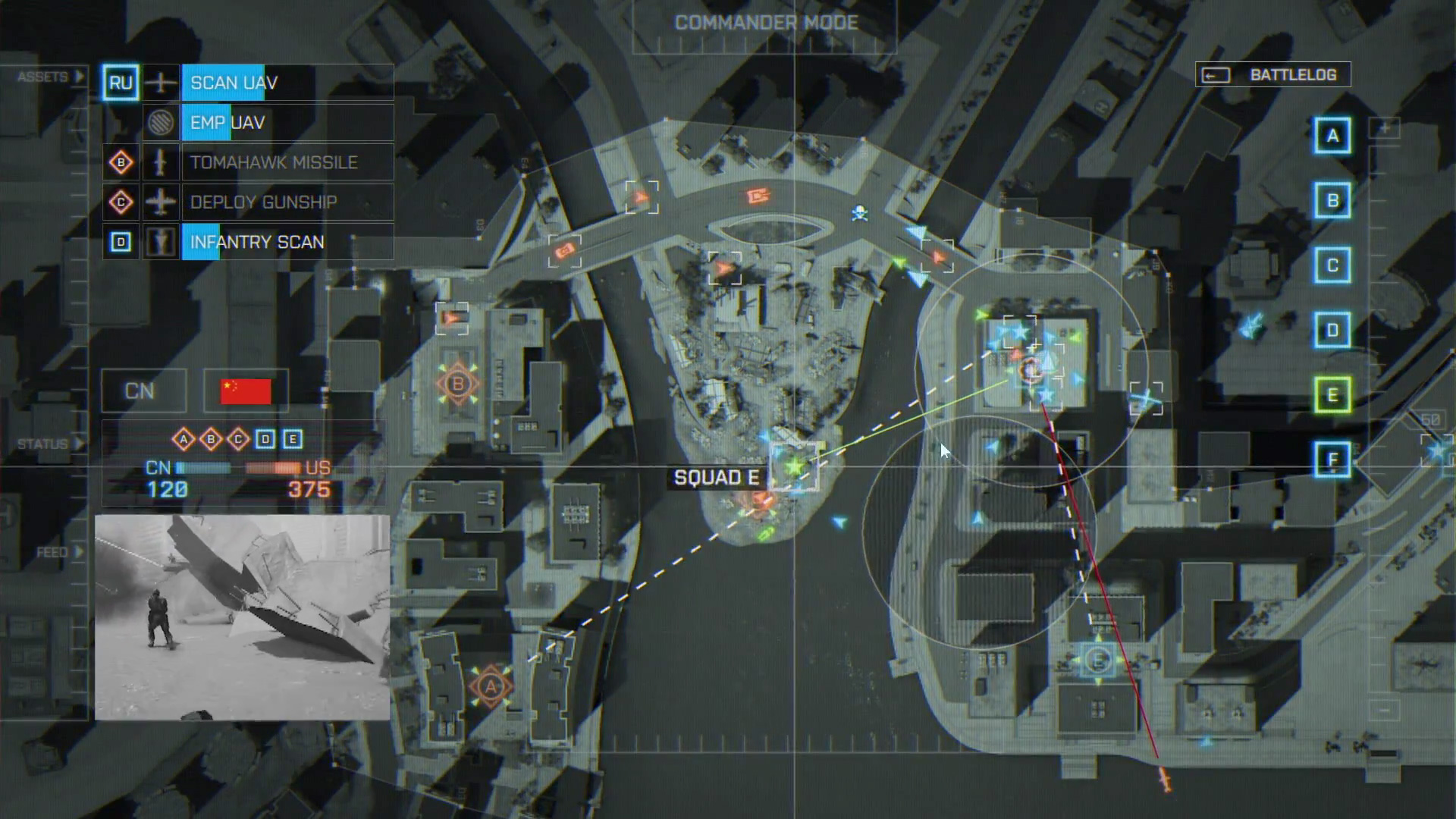Image resolution: width=1456 pixels, height=819 pixels.
Task: Activate the EMP UAV ability icon
Action: 162,123
